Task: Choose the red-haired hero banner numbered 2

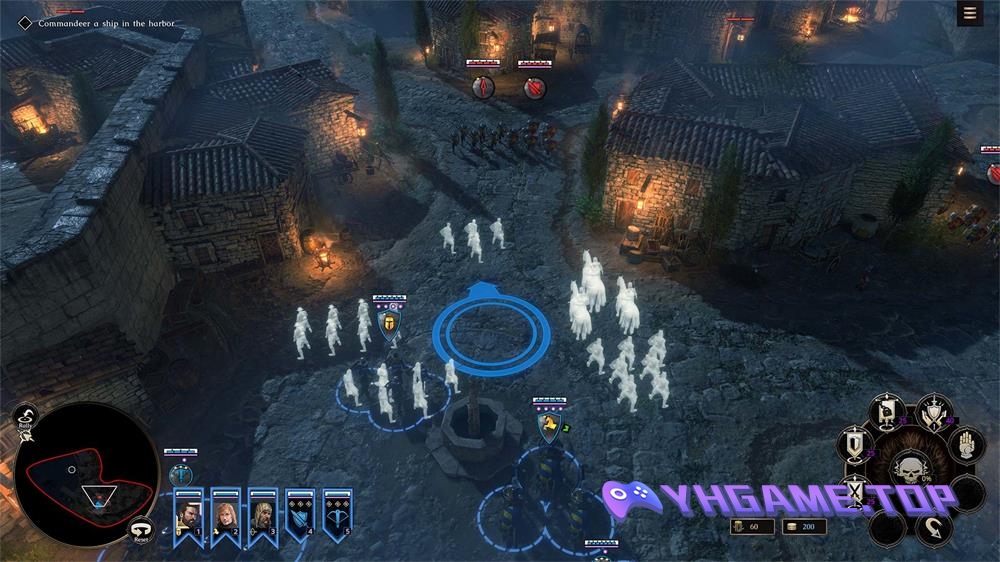Action: tap(226, 514)
